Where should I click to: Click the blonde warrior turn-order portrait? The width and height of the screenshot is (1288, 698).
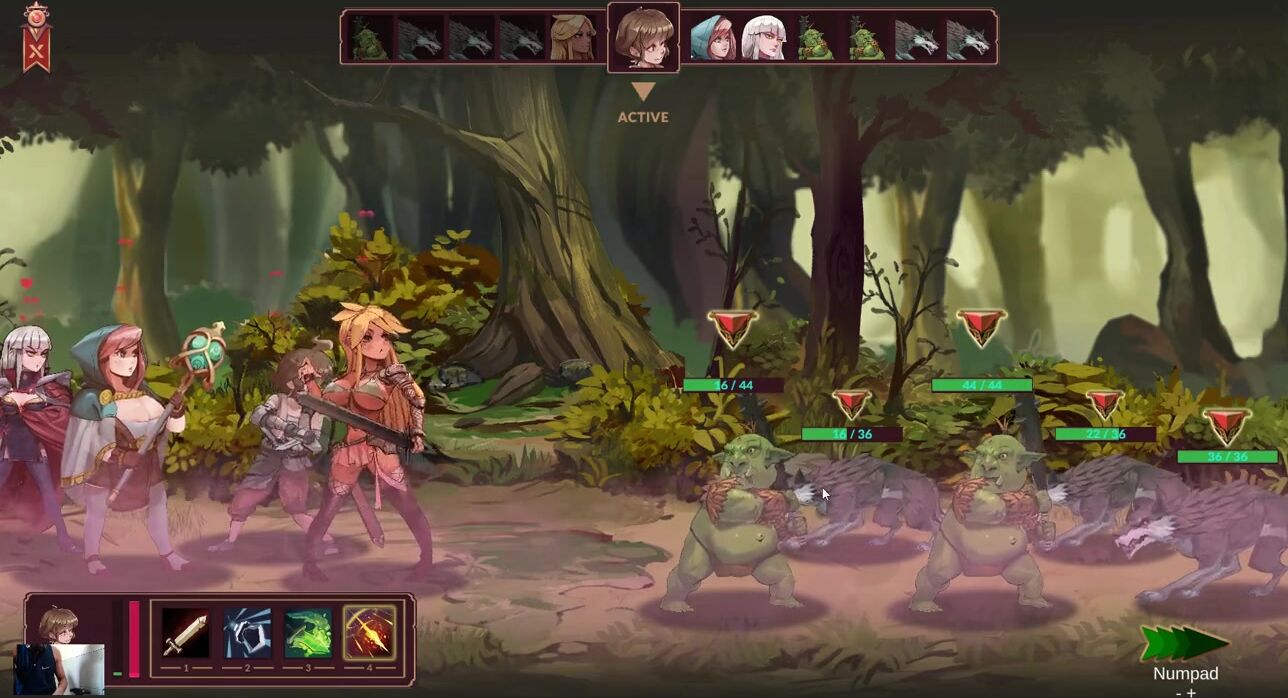(x=572, y=38)
